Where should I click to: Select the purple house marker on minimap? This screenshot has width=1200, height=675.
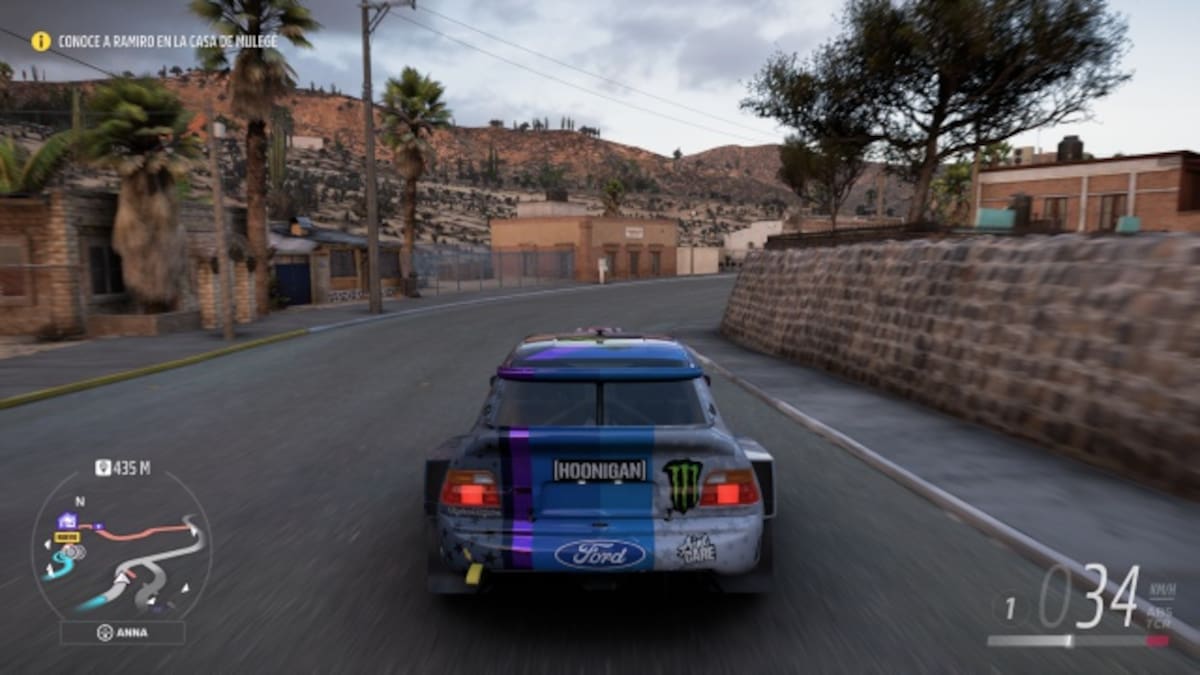point(67,520)
